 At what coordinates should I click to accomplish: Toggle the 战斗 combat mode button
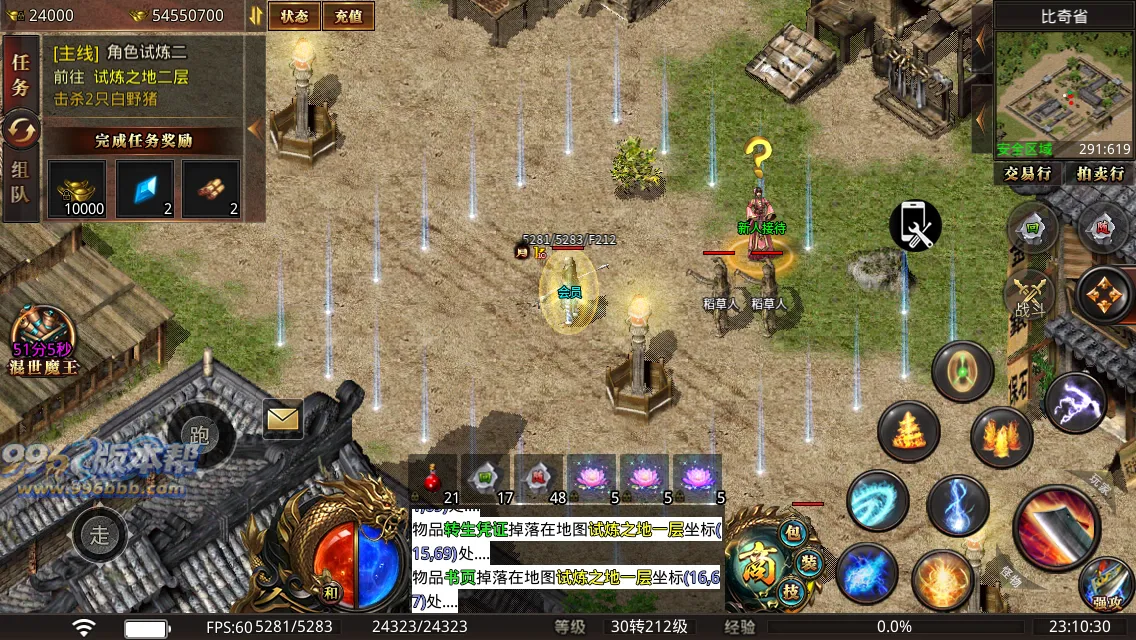click(1029, 297)
